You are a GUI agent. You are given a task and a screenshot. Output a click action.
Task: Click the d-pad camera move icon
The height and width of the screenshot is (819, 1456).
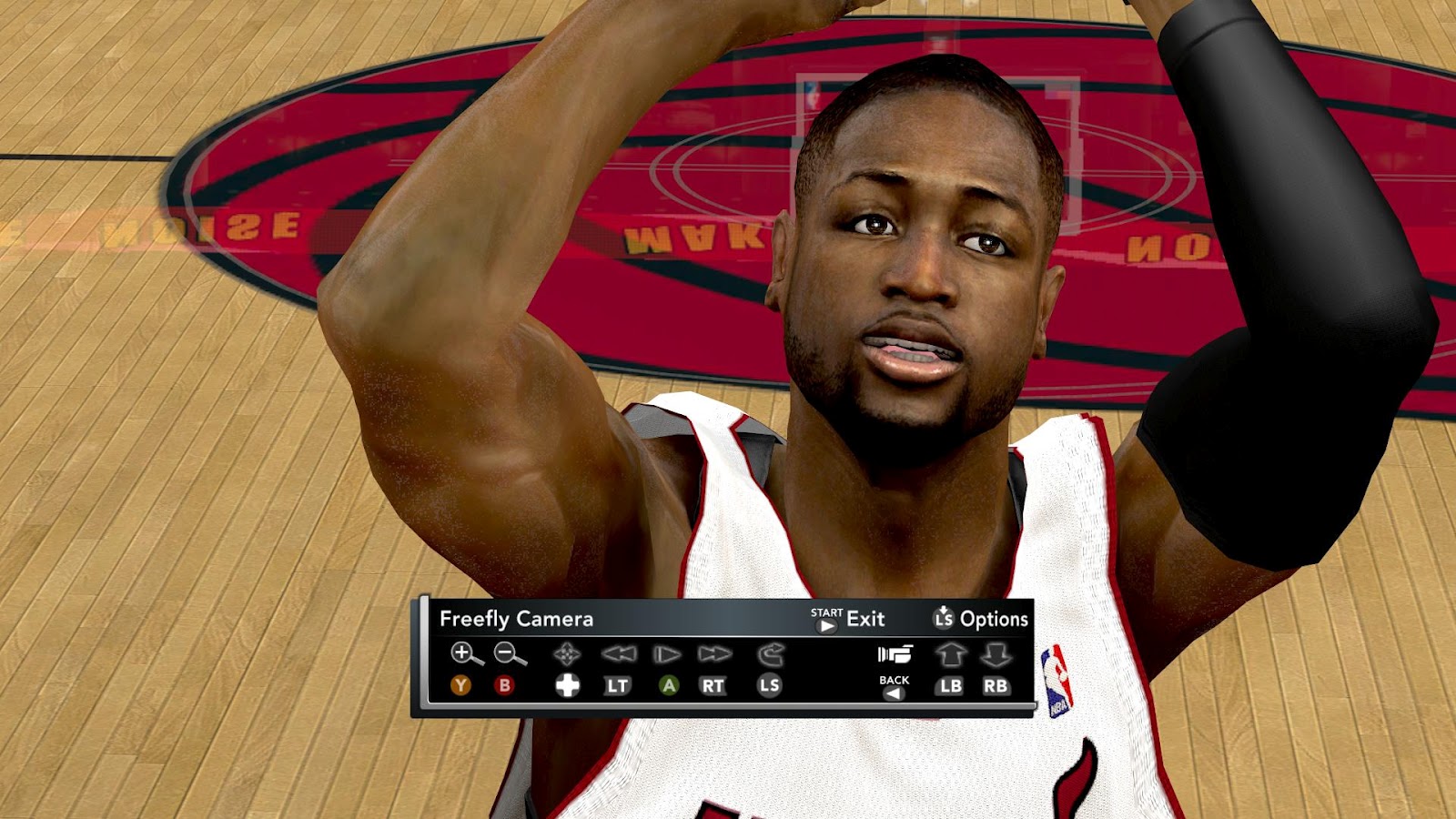click(566, 653)
